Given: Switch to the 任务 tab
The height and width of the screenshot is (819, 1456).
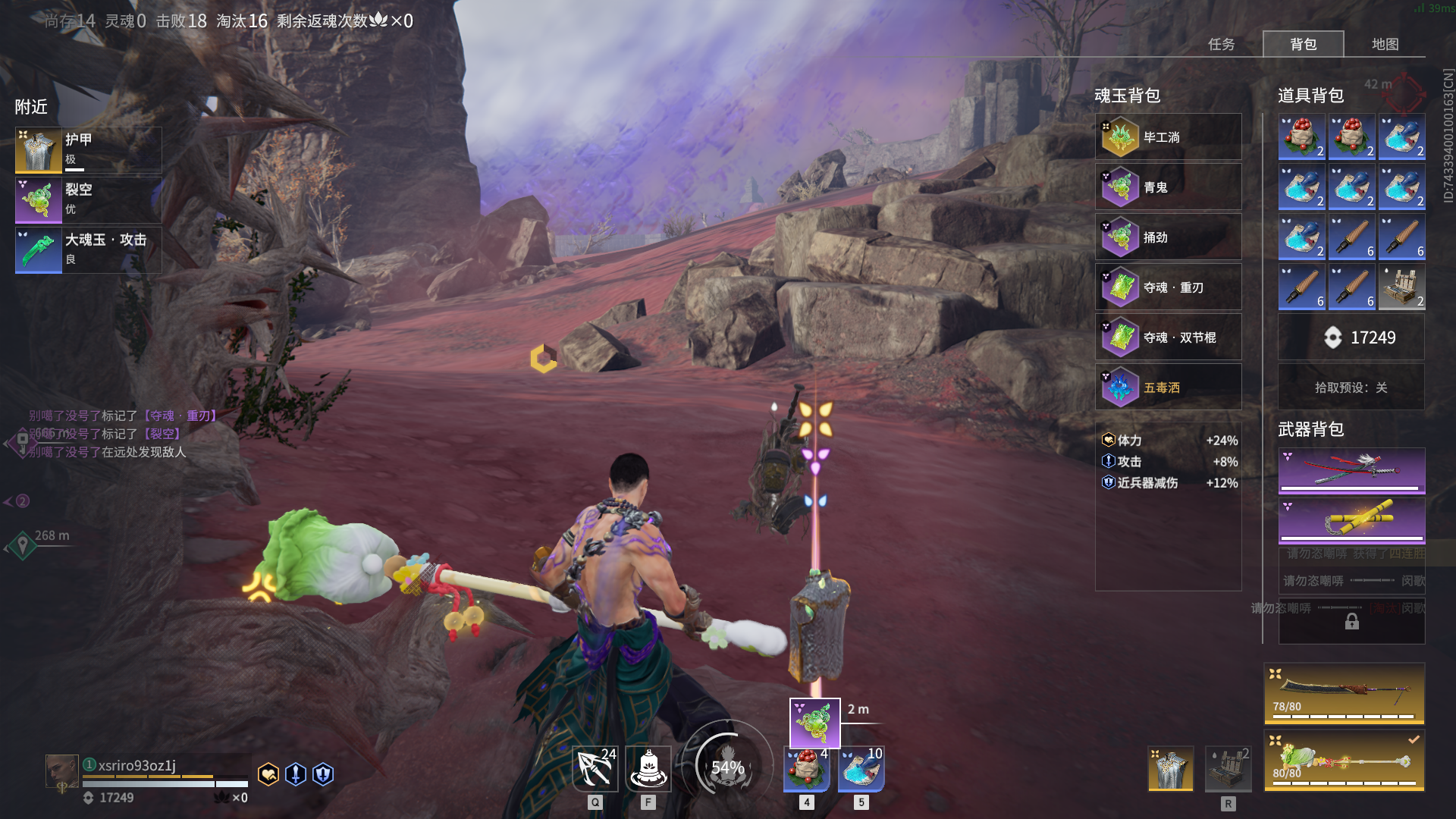Looking at the screenshot, I should tap(1221, 44).
